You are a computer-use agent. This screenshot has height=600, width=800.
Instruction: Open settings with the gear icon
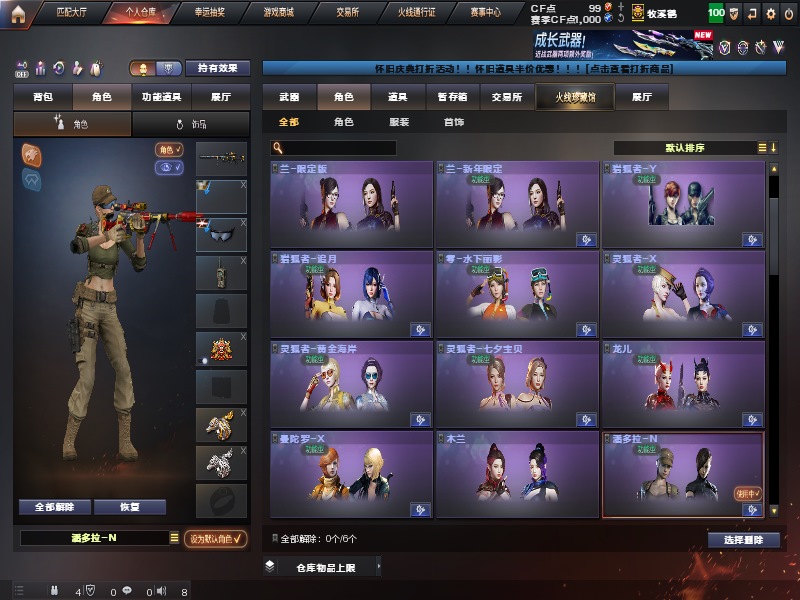pyautogui.click(x=770, y=14)
